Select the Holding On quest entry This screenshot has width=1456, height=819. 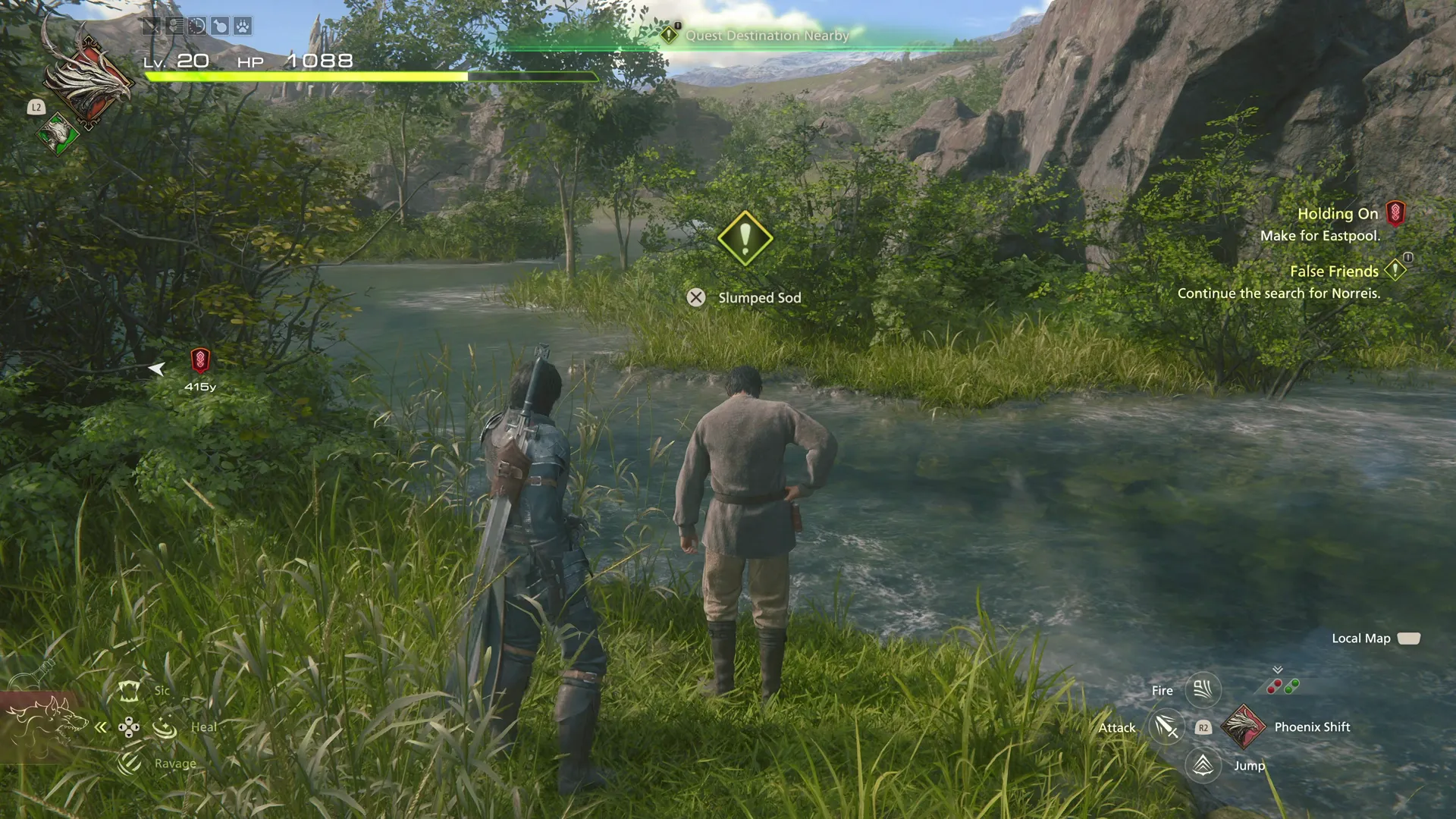pyautogui.click(x=1338, y=214)
